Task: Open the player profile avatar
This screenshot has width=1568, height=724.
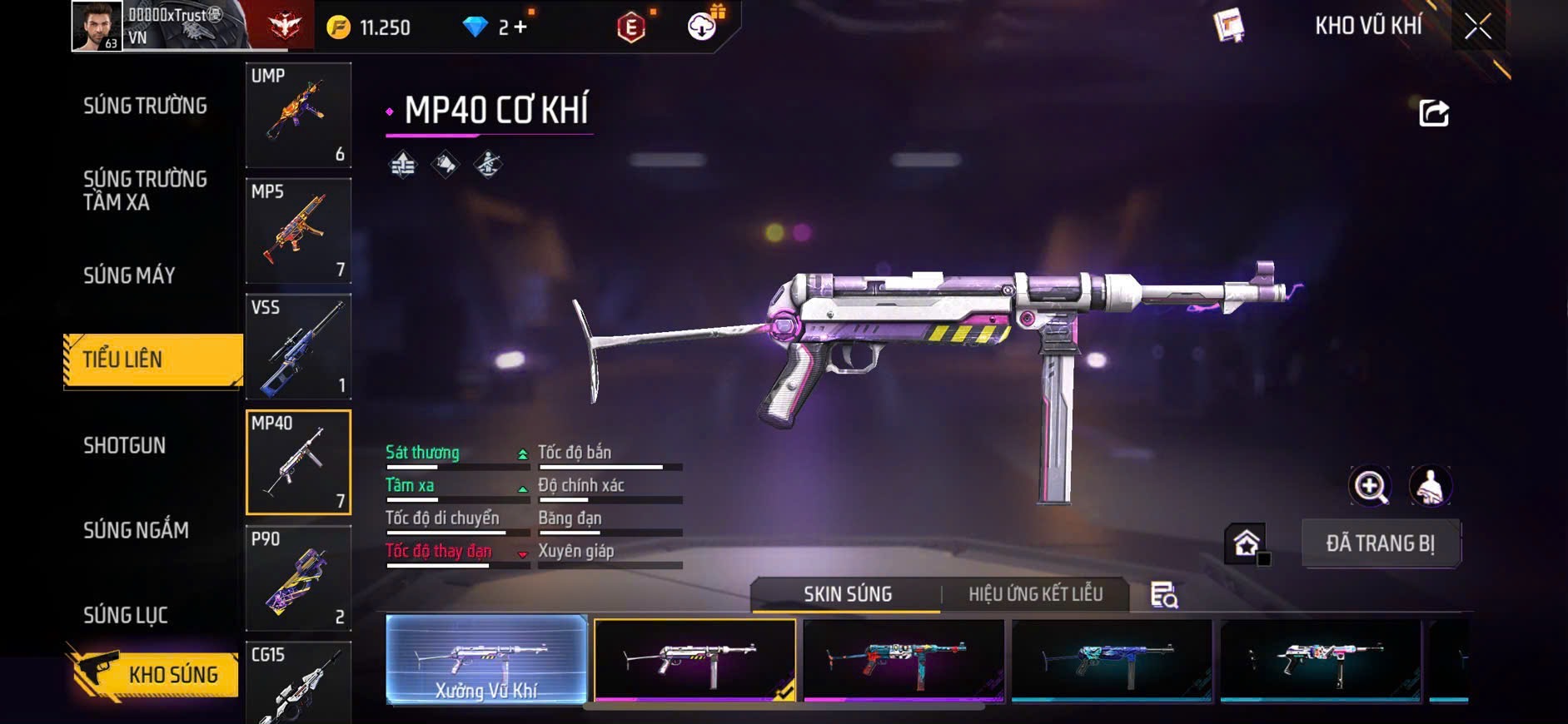Action: (97, 26)
